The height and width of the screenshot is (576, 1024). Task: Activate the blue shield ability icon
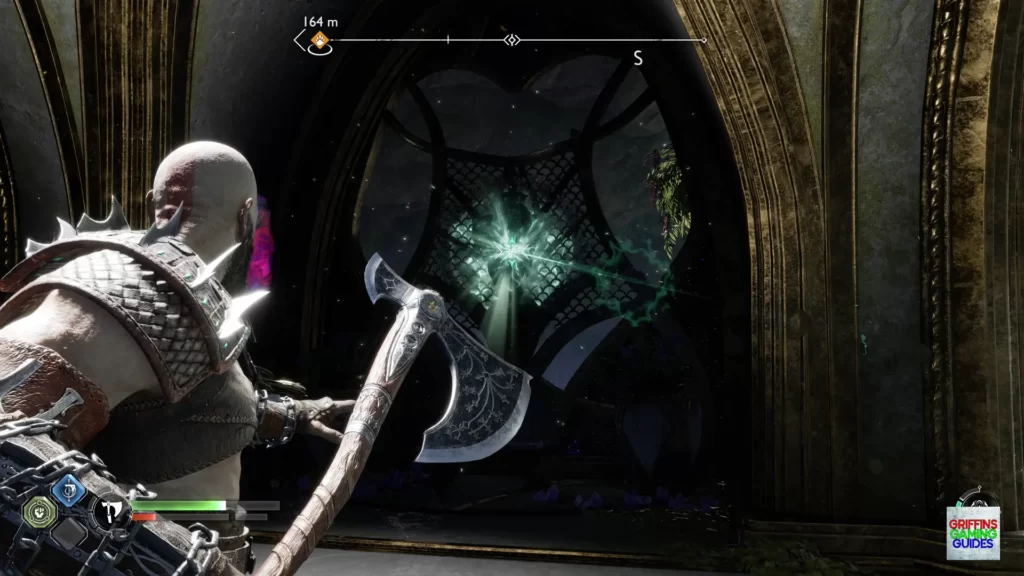67,488
